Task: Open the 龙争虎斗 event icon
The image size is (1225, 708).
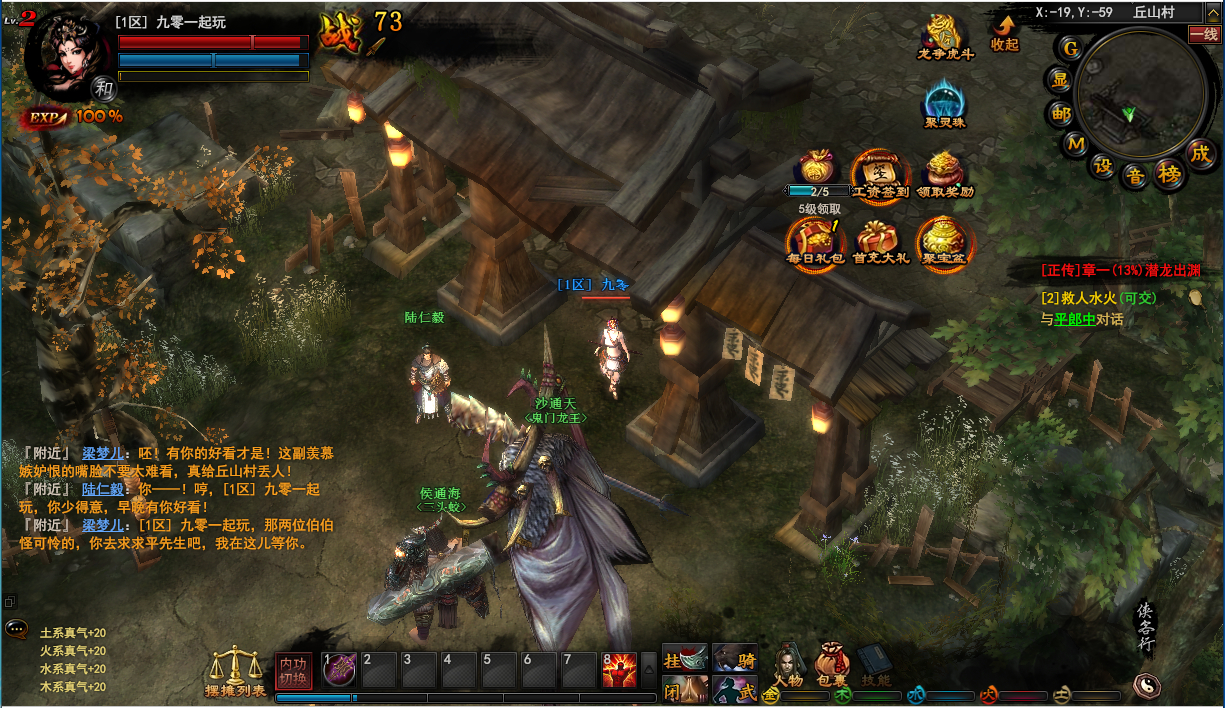Action: (x=945, y=36)
